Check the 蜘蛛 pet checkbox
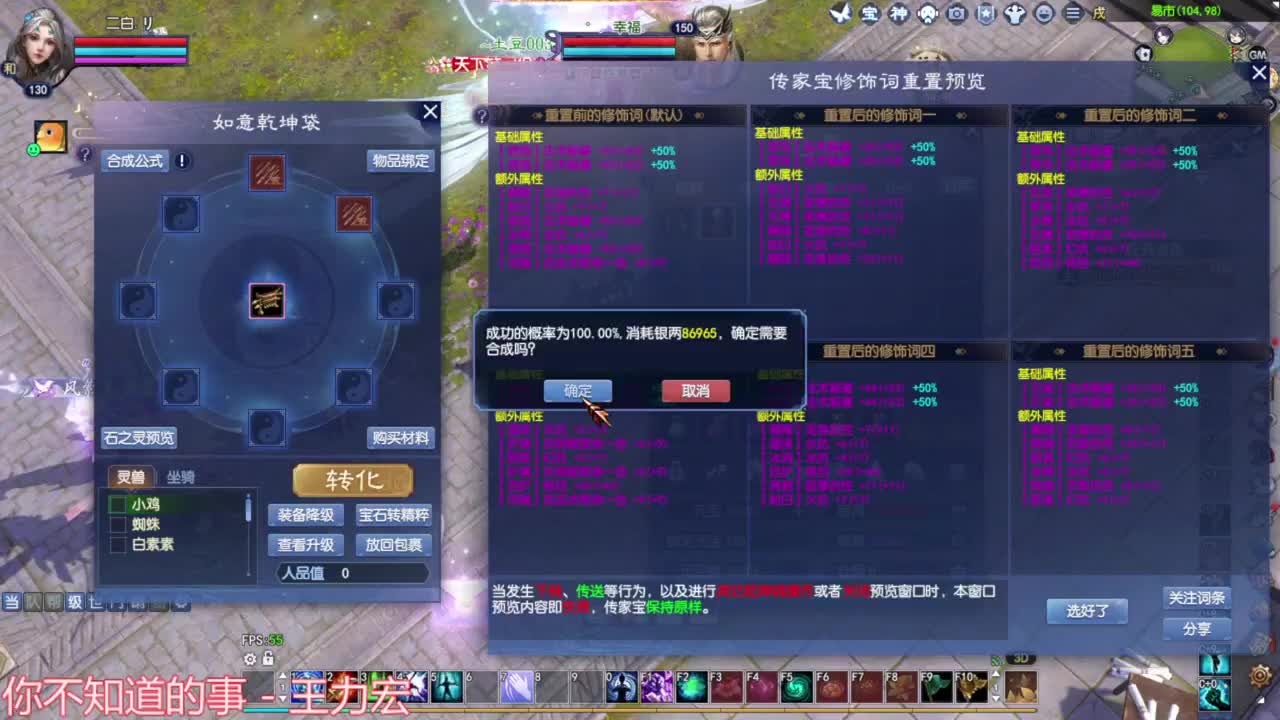 [117, 525]
